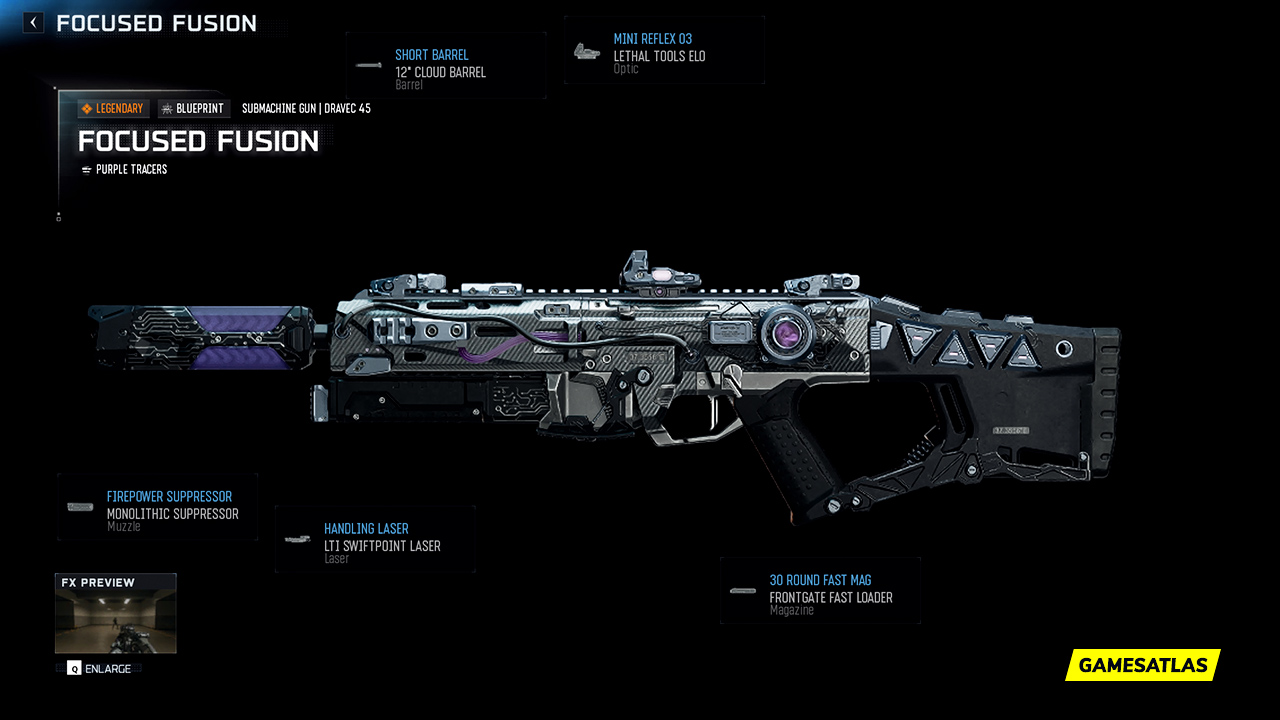
Task: Click the Legendary rarity diamond icon
Action: click(x=88, y=108)
